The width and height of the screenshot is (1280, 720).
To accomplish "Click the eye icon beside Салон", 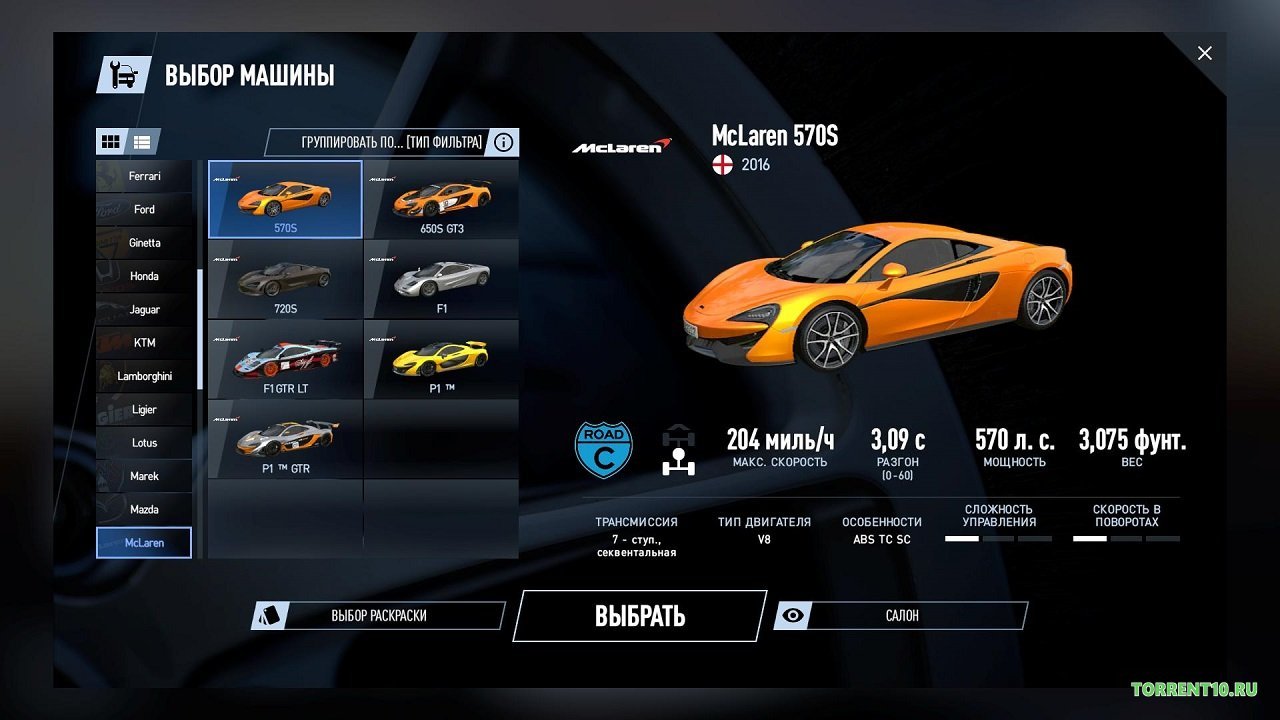I will (791, 615).
